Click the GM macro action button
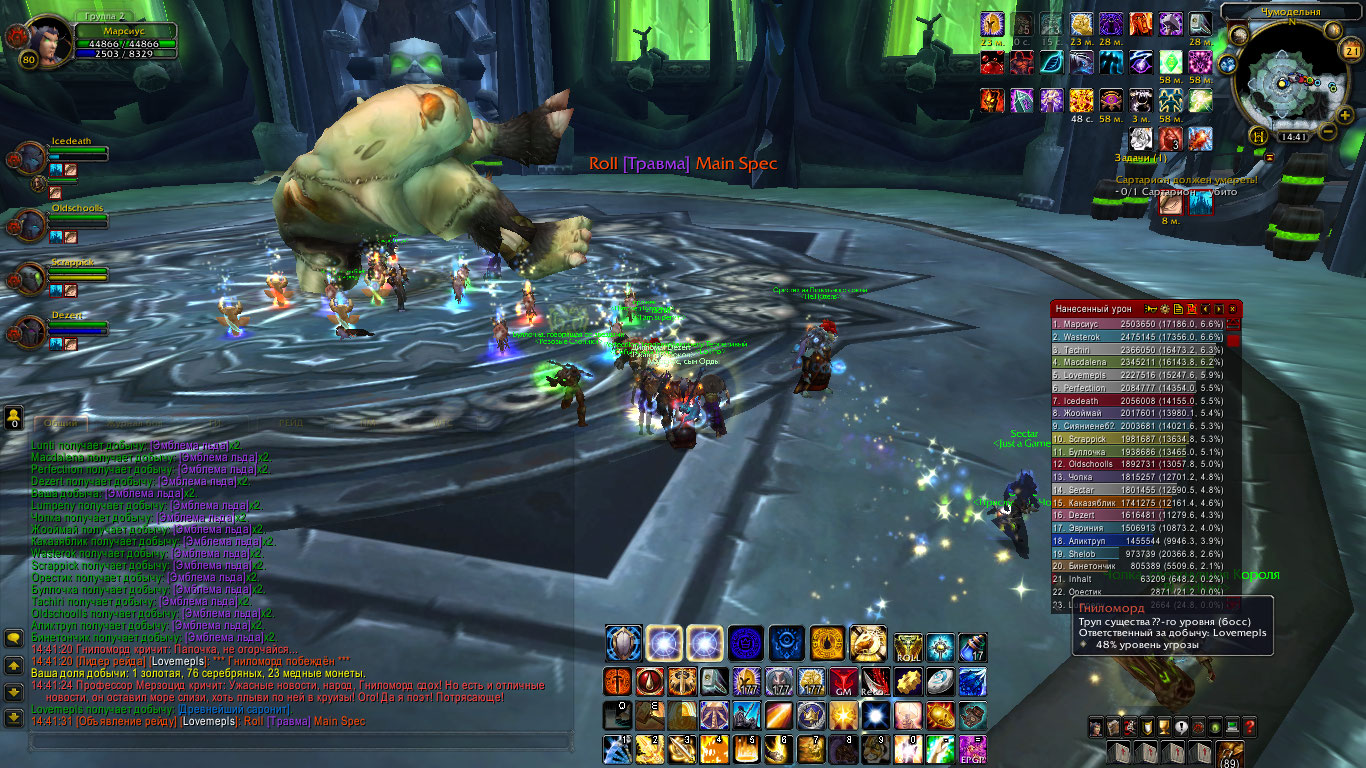The height and width of the screenshot is (768, 1366). click(x=843, y=682)
